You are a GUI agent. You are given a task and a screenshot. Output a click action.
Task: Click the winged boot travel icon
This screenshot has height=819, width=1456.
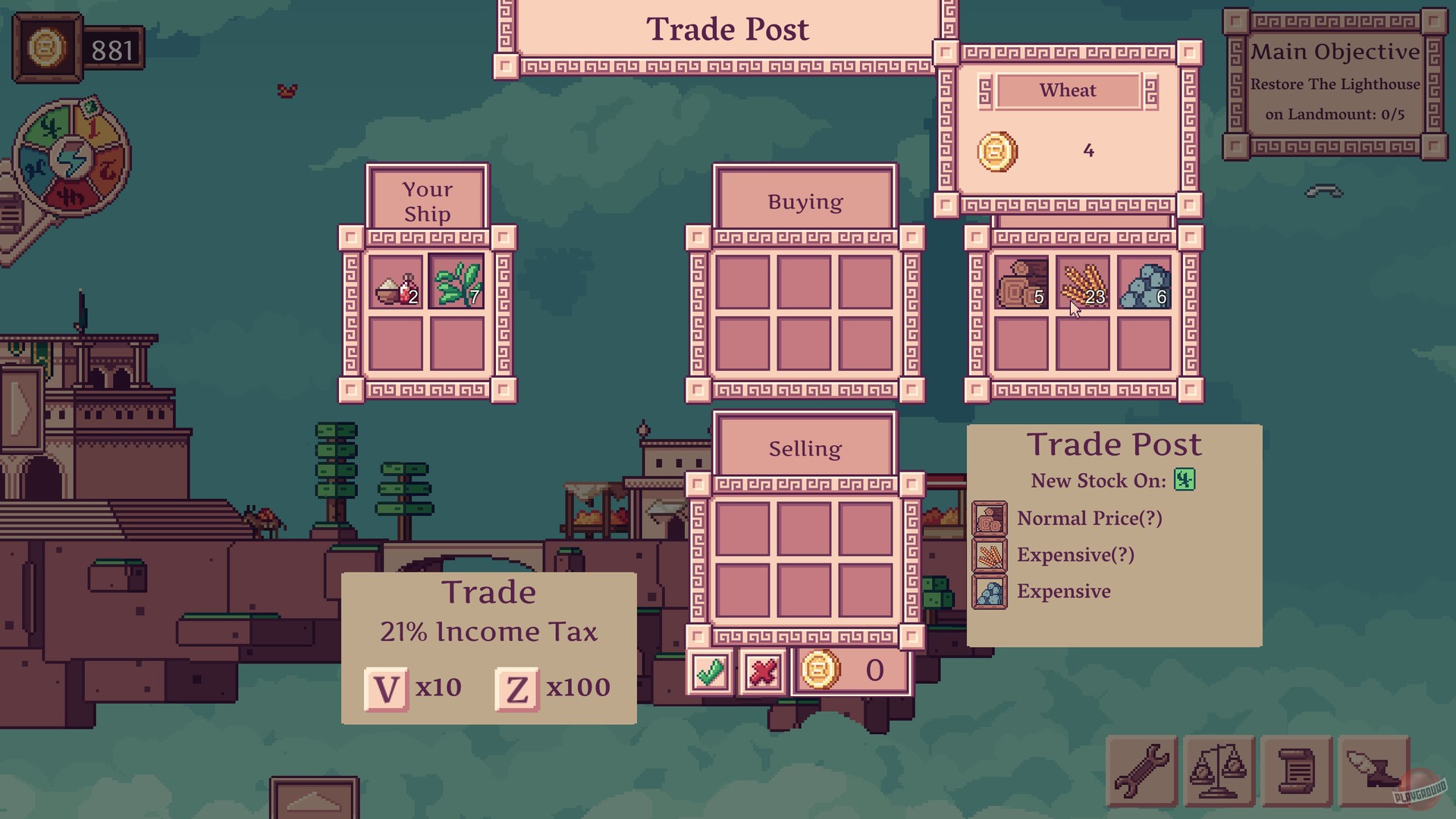click(x=1373, y=771)
